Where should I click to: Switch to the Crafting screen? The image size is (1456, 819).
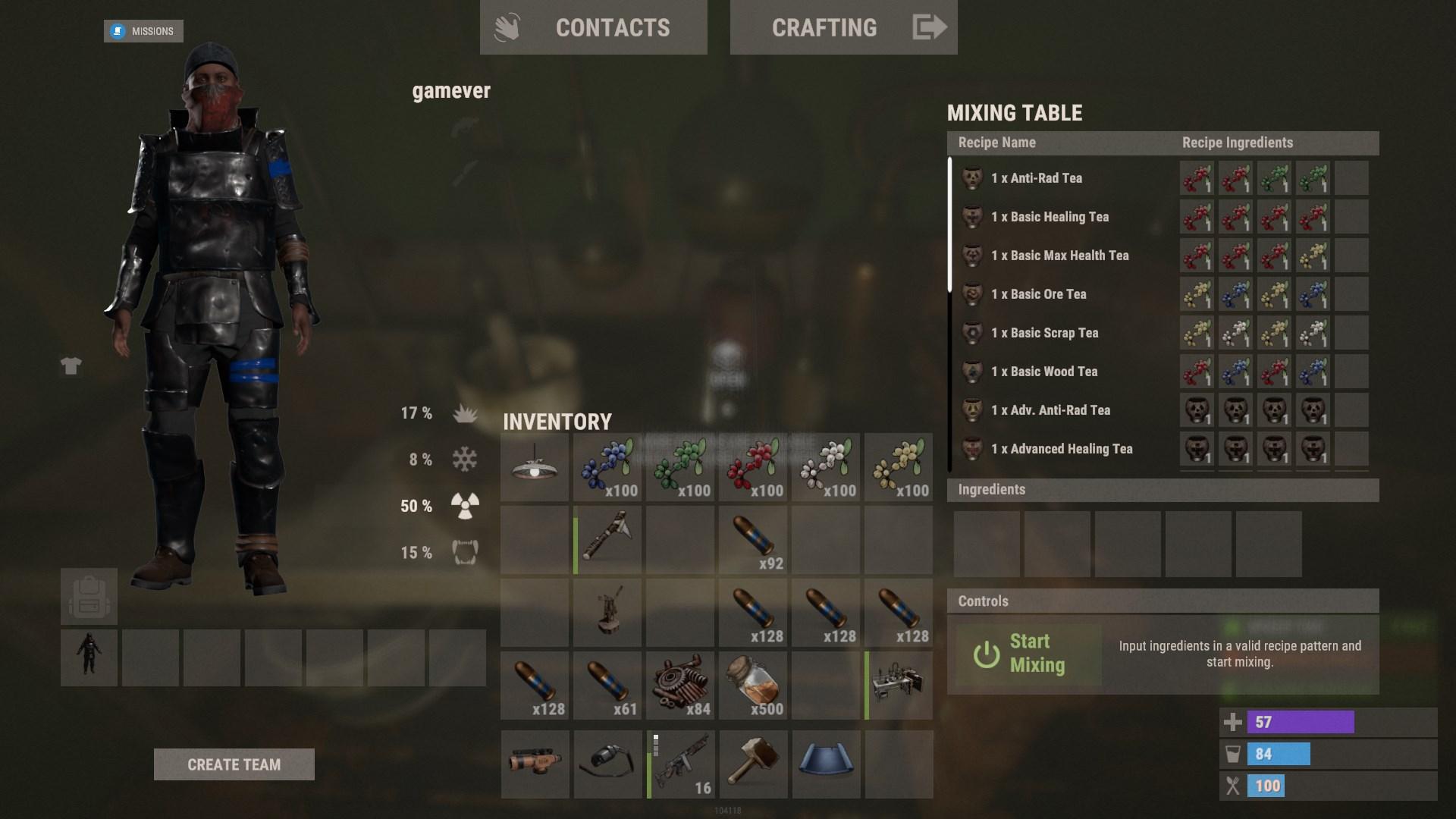click(843, 28)
